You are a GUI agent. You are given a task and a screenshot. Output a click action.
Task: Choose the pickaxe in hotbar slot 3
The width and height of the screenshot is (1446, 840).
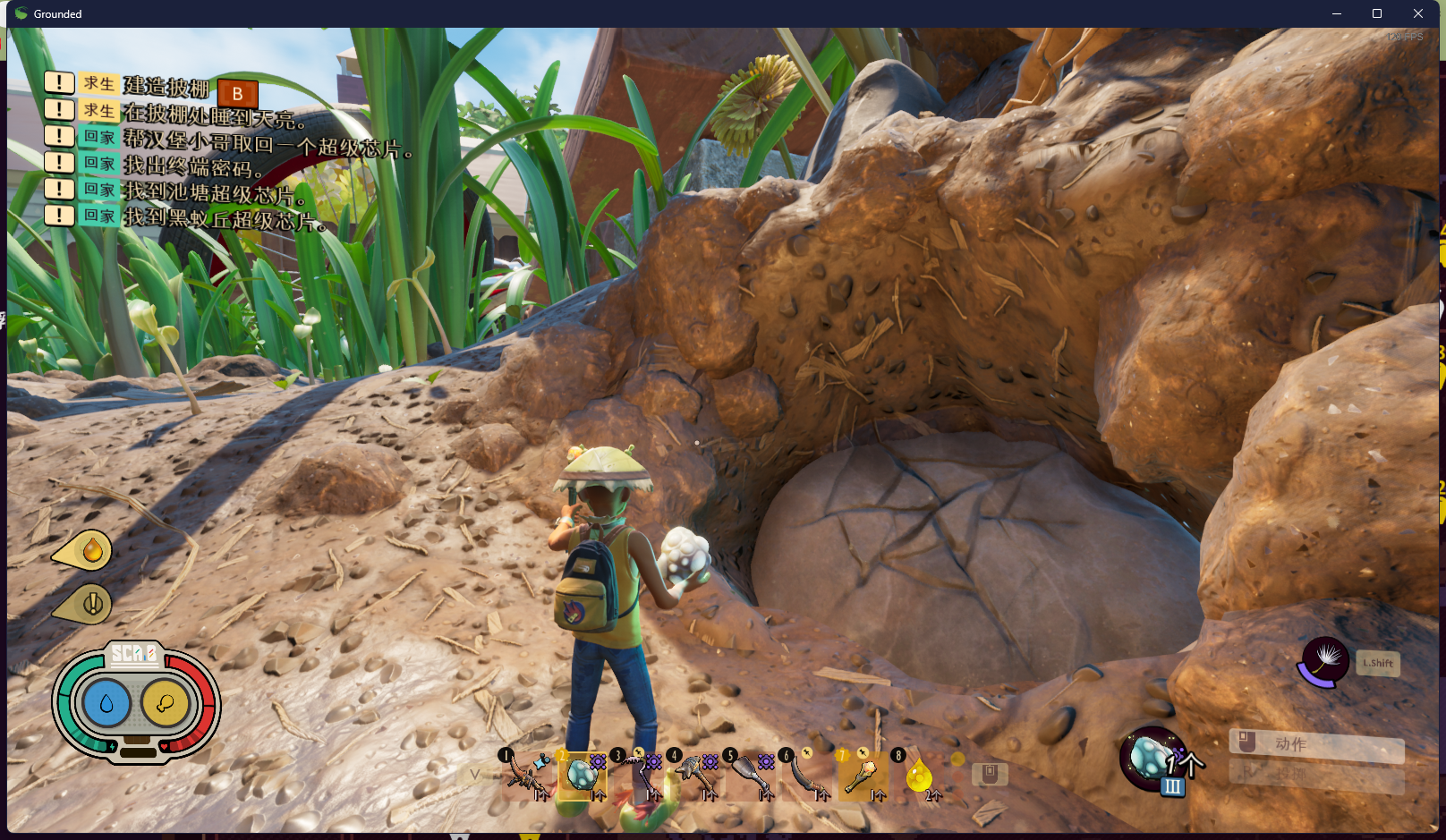click(638, 774)
